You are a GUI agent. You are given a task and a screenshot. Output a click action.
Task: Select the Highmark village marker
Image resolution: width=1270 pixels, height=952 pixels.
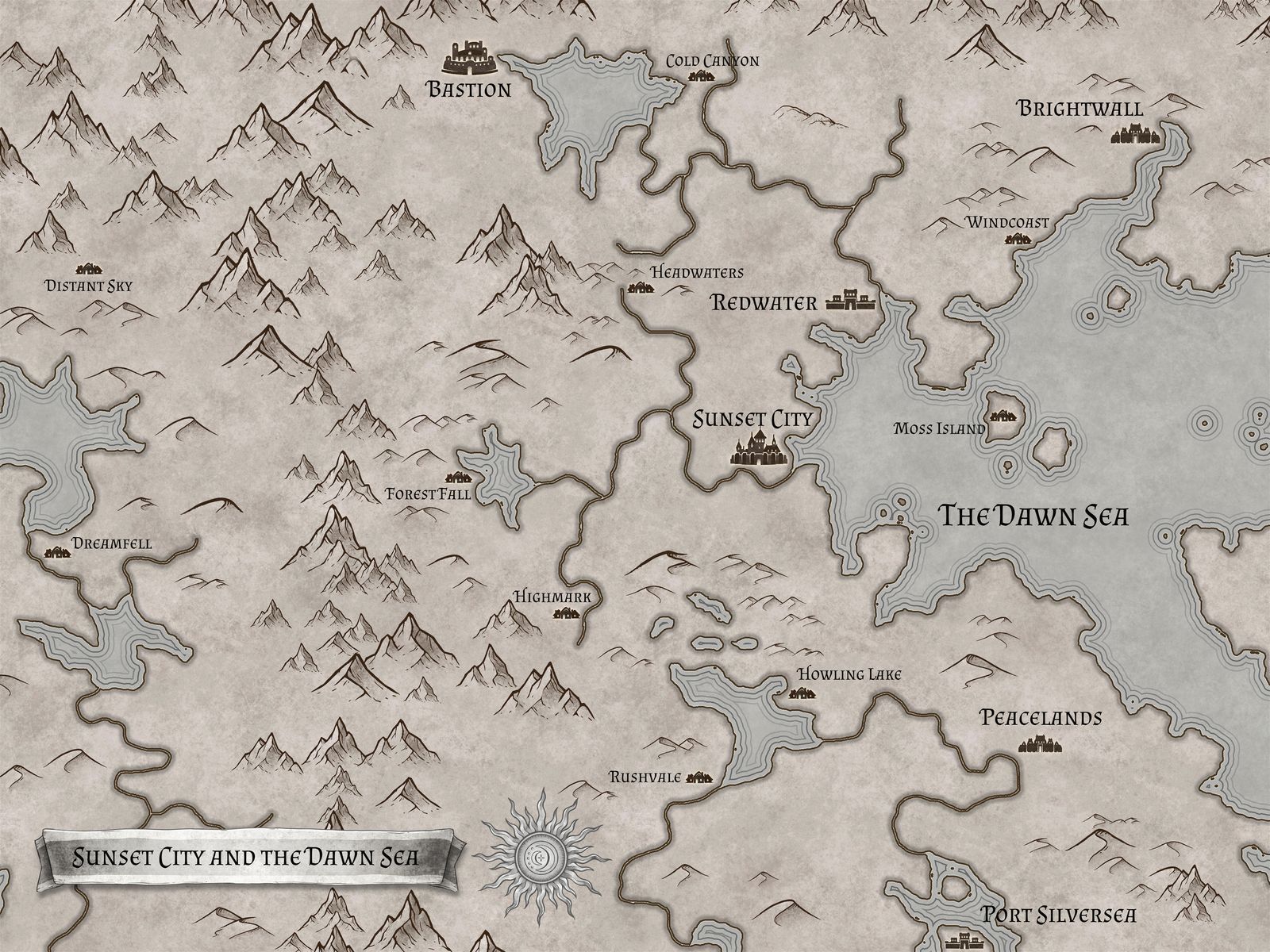(x=567, y=613)
